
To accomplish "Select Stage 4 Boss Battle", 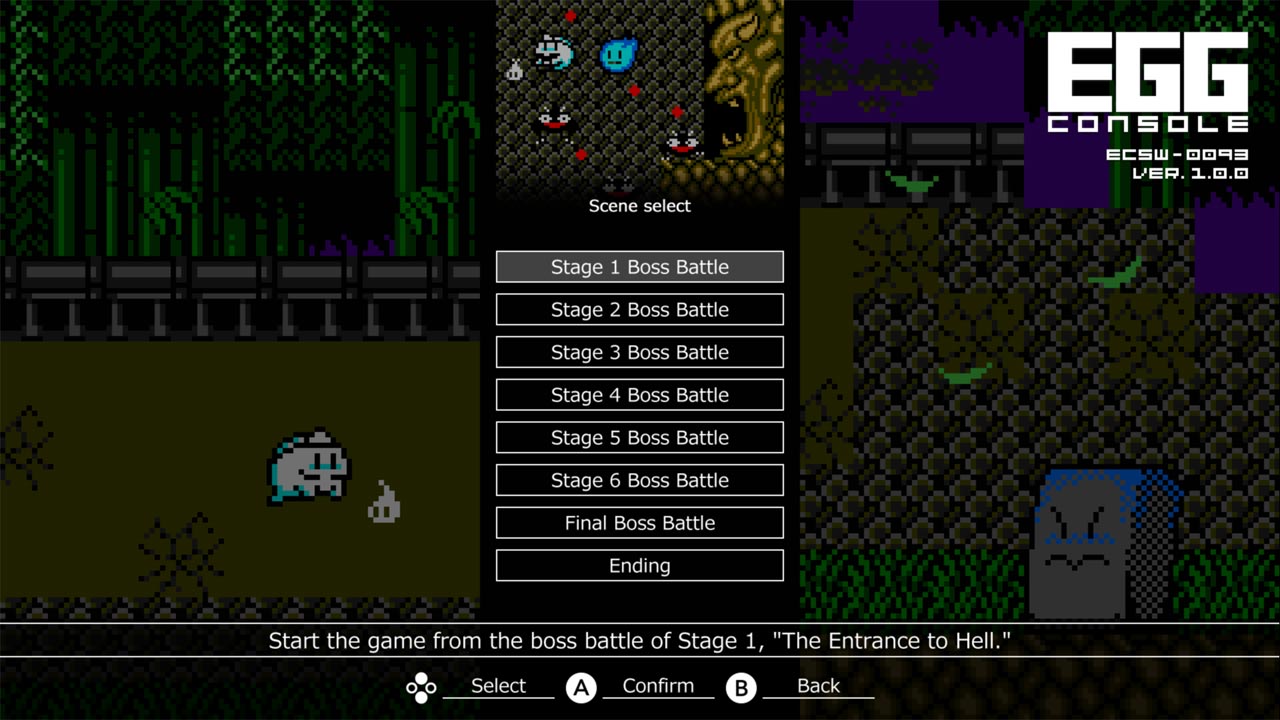I will coord(639,394).
